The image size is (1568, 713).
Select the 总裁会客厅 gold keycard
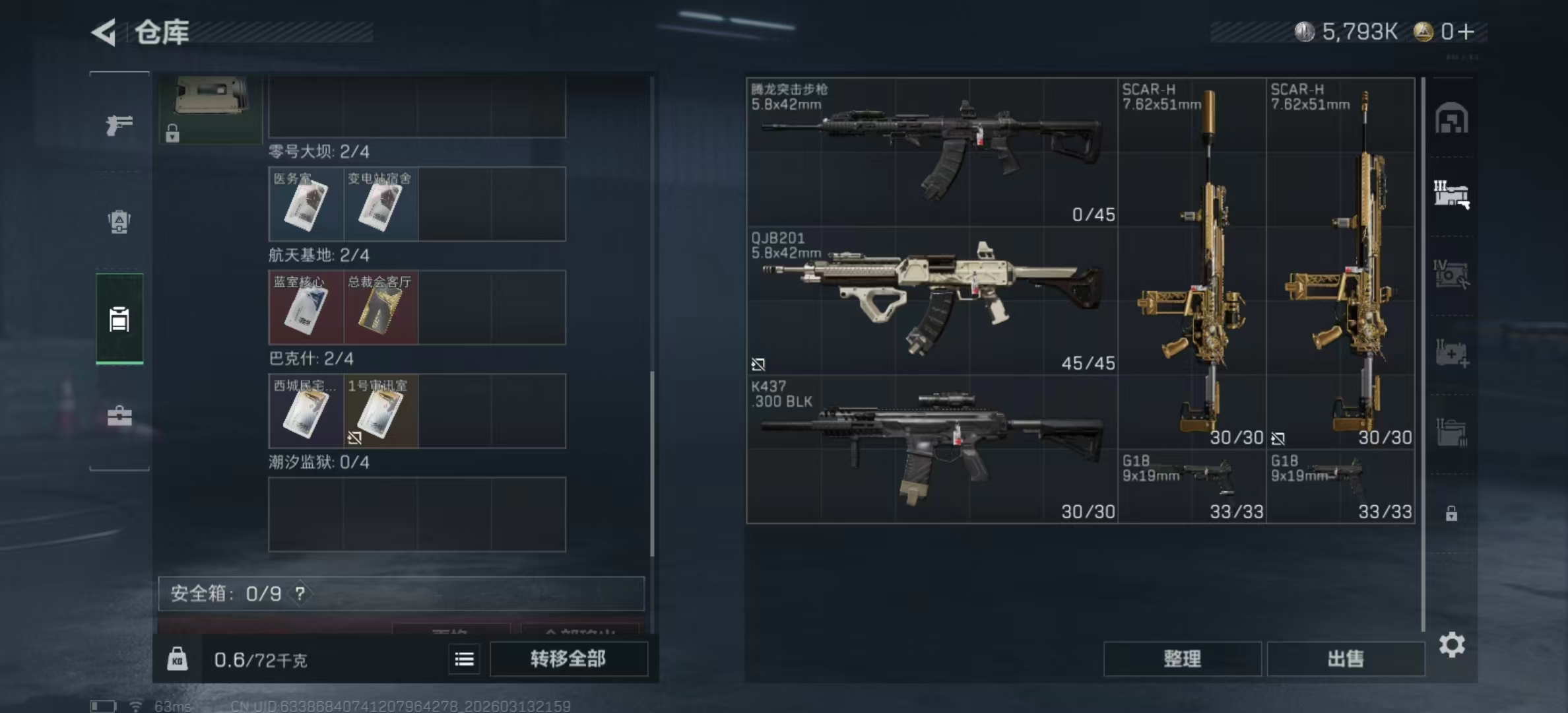click(x=381, y=307)
